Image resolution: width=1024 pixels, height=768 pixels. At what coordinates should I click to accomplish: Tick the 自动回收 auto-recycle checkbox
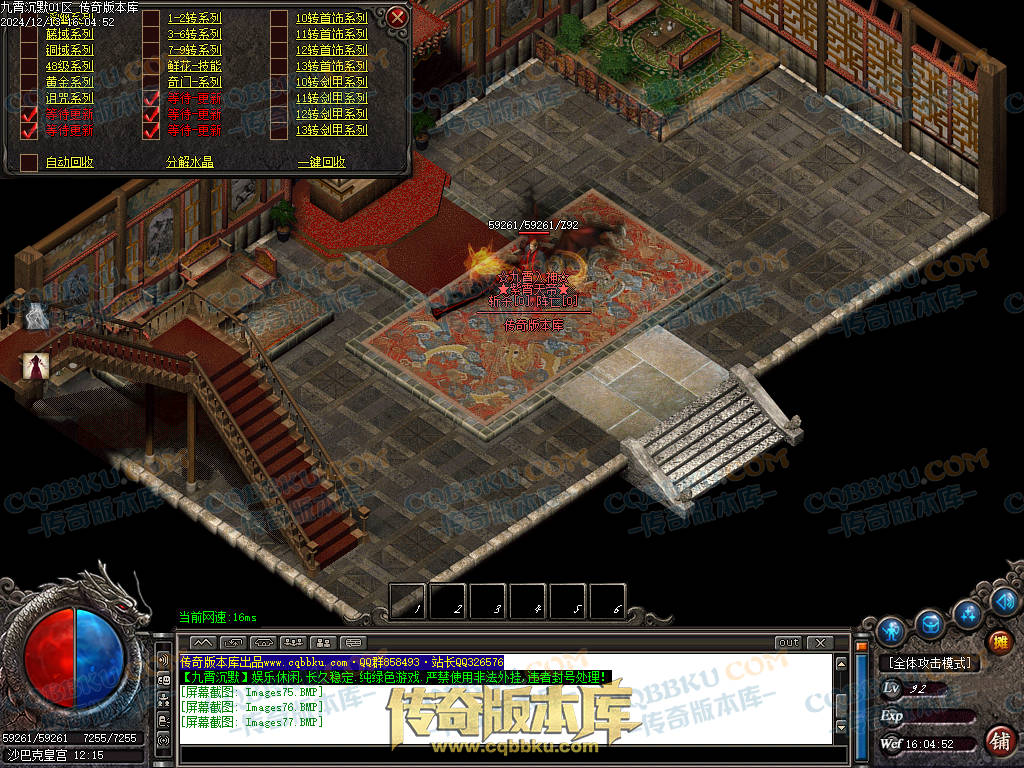coord(29,162)
